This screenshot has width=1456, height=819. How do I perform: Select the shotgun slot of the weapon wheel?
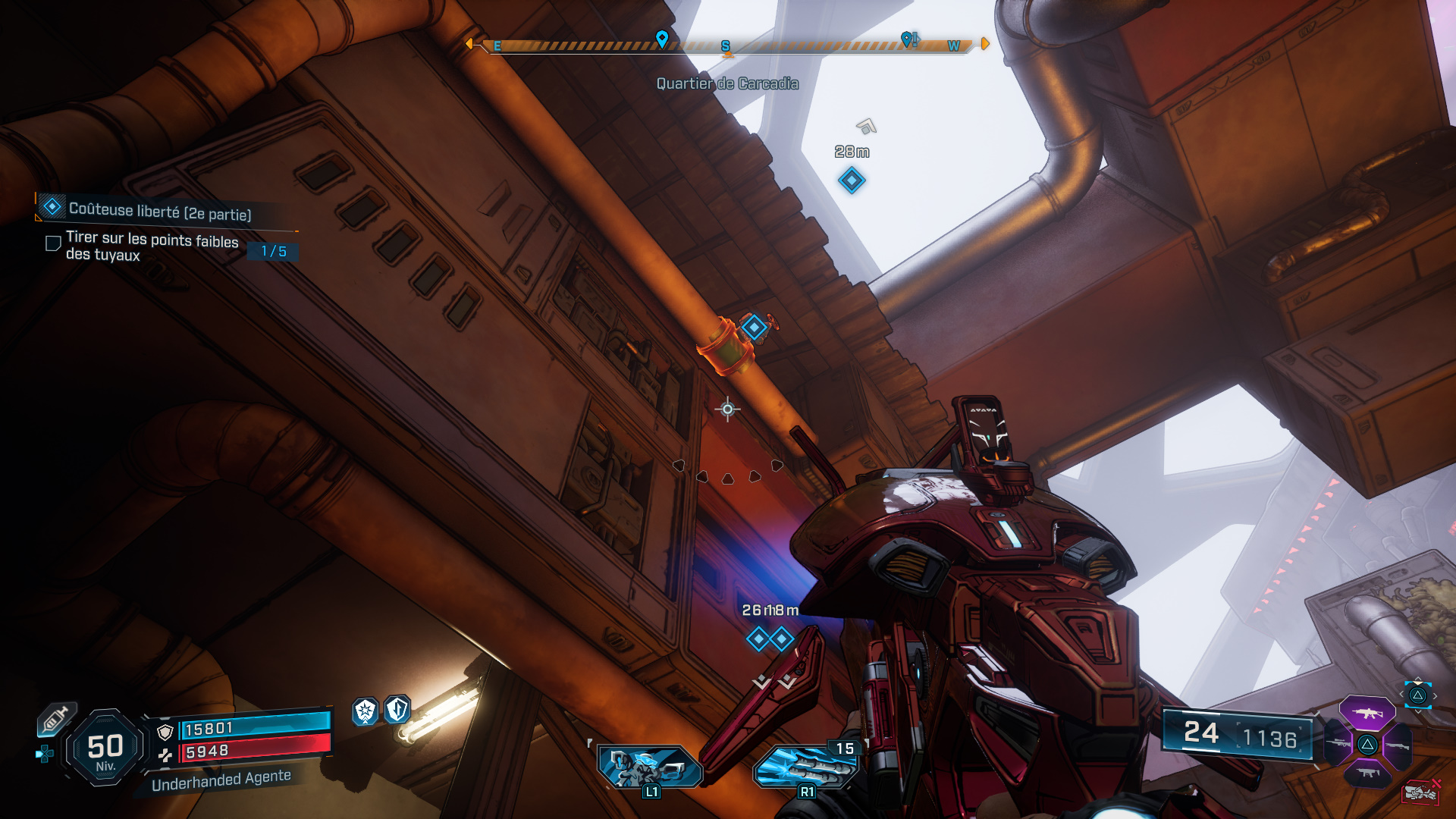point(1398,745)
